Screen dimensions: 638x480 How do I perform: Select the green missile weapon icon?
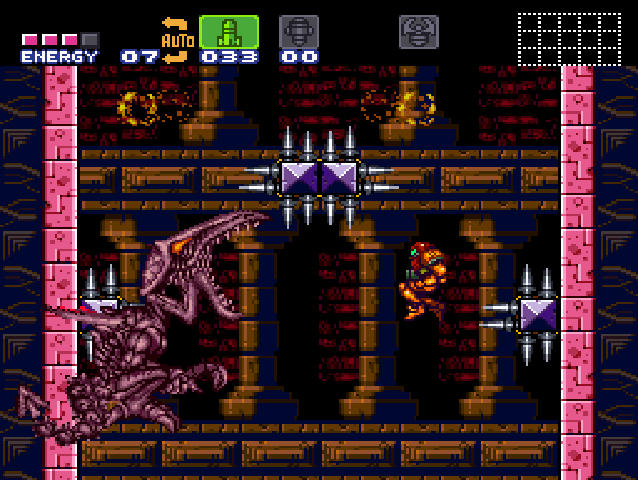click(x=229, y=31)
